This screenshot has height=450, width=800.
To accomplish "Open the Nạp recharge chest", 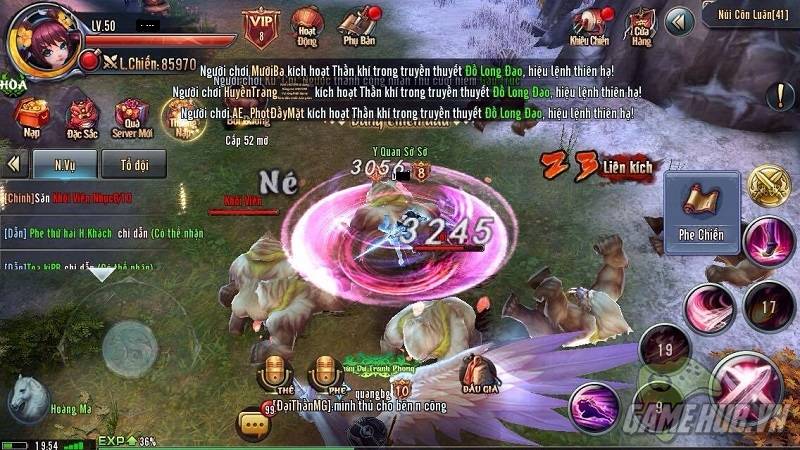I will (x=33, y=118).
